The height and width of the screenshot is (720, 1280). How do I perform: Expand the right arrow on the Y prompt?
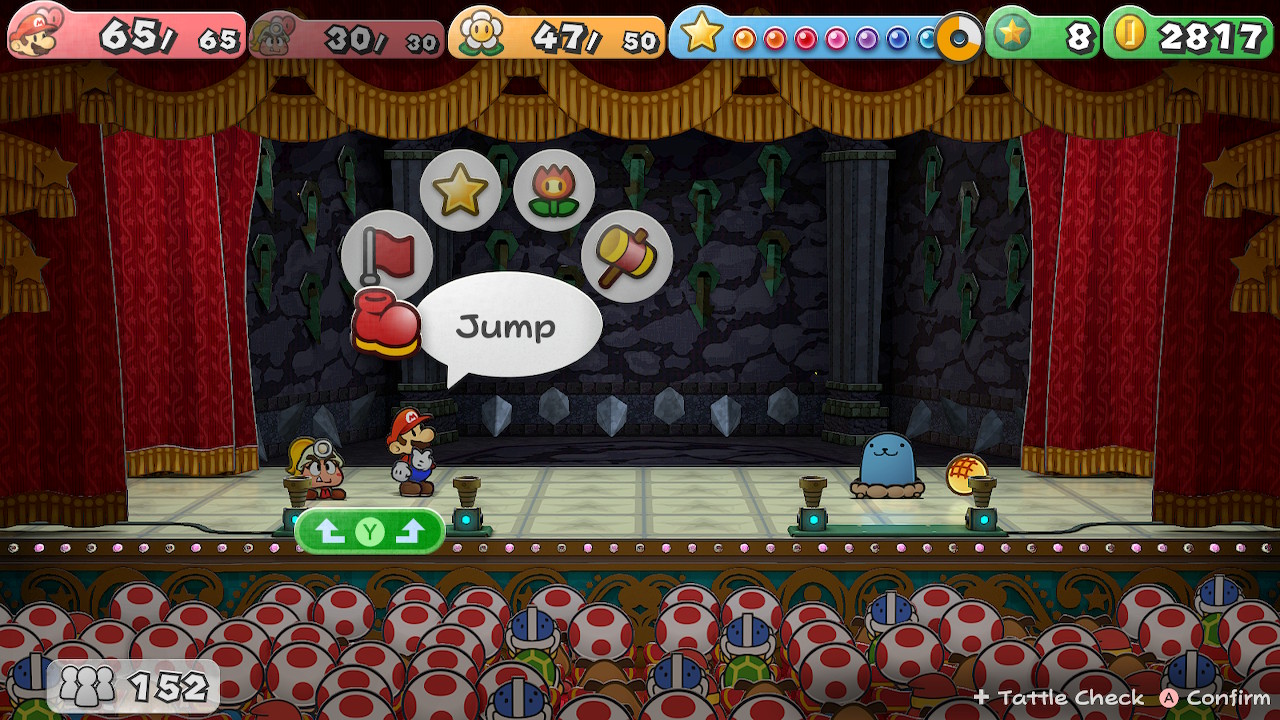point(411,530)
